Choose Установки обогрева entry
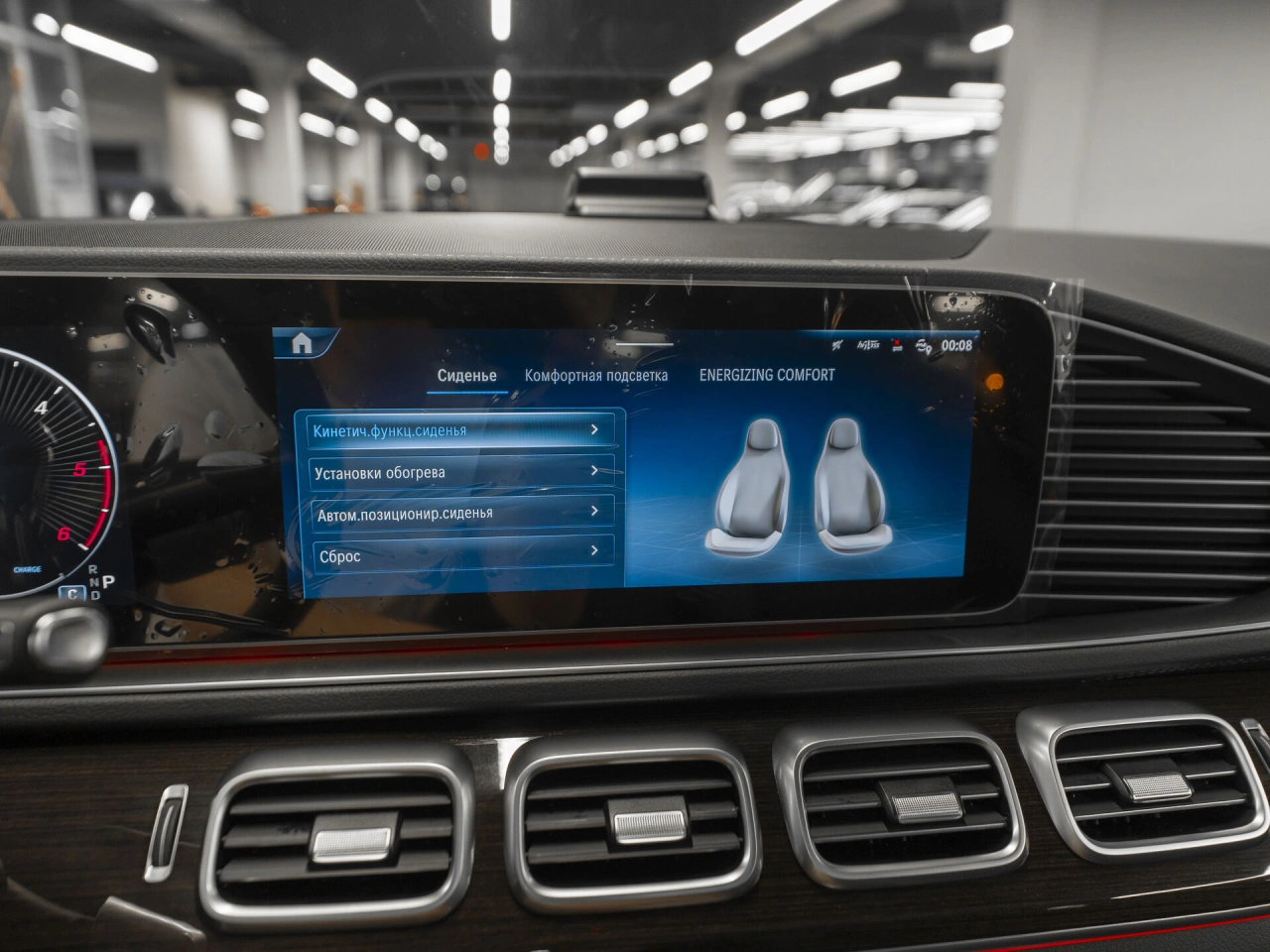This screenshot has height=952, width=1270. (x=459, y=472)
